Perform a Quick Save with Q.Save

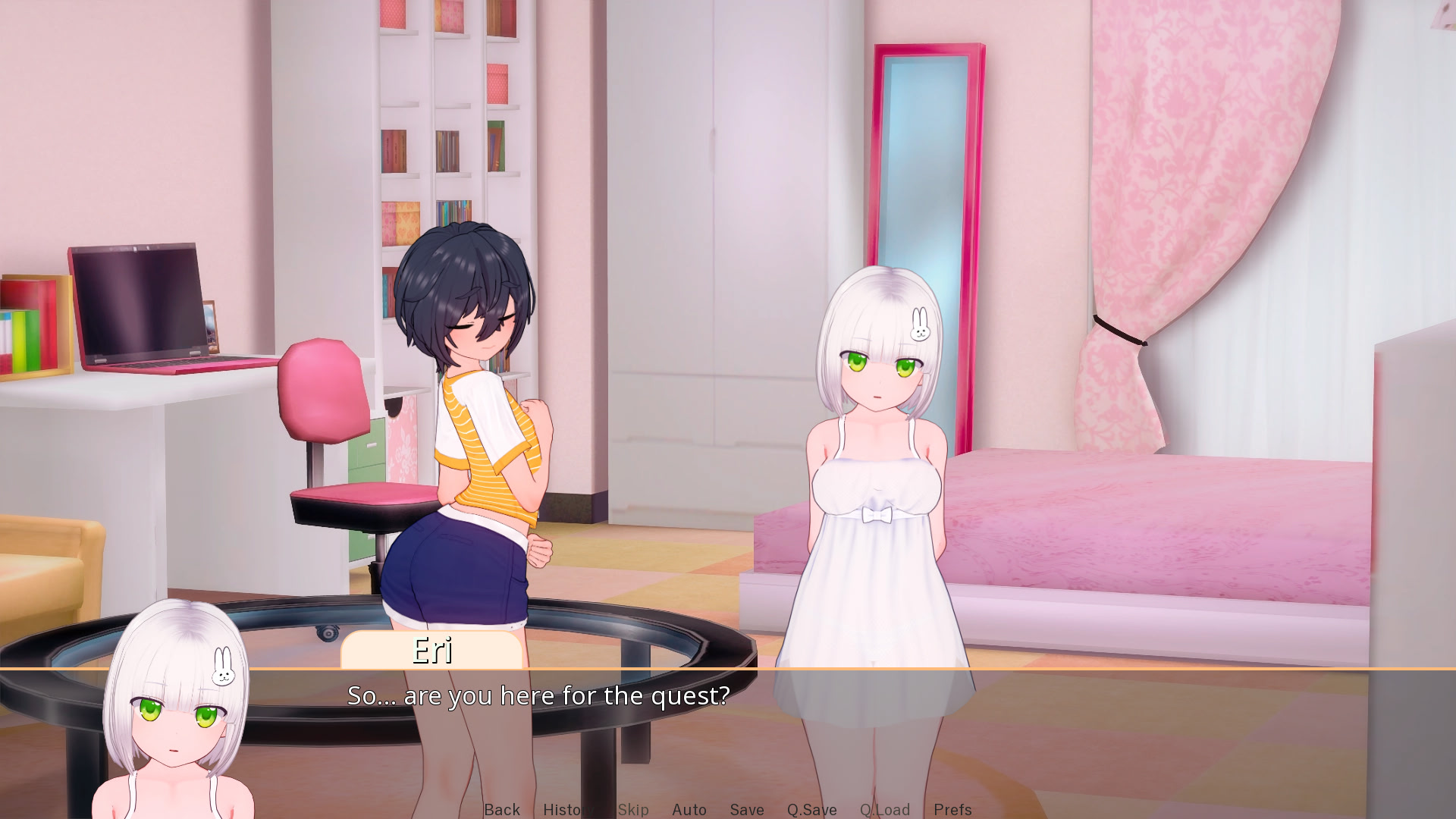(x=811, y=809)
